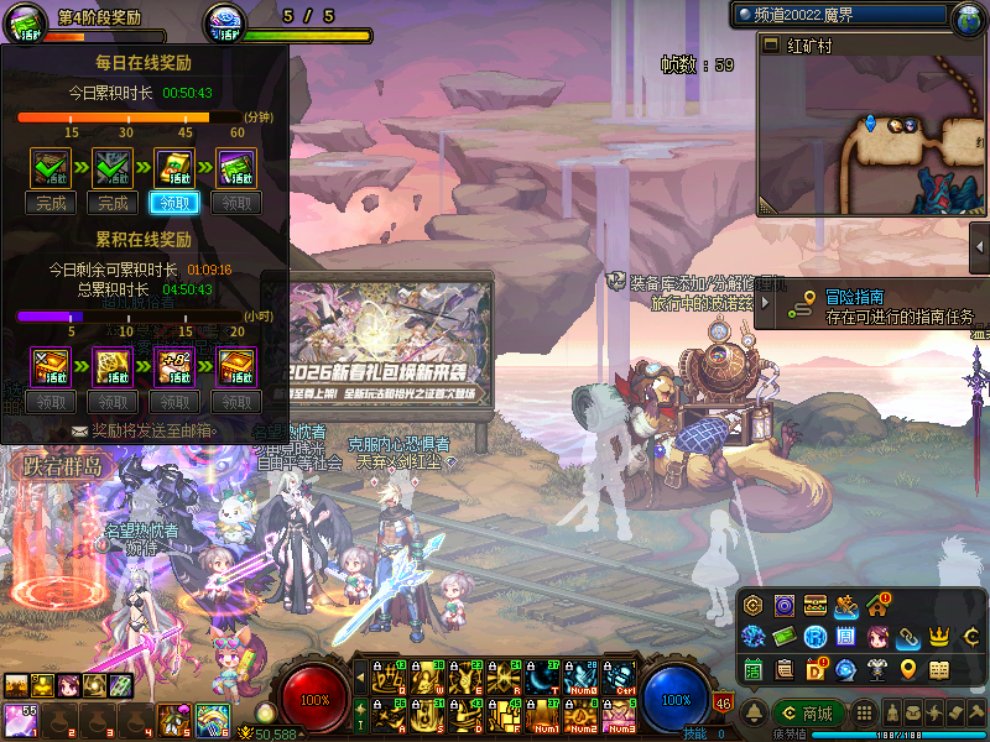Claim the highlighted 领取 daily online reward
This screenshot has height=742, width=990.
point(174,203)
